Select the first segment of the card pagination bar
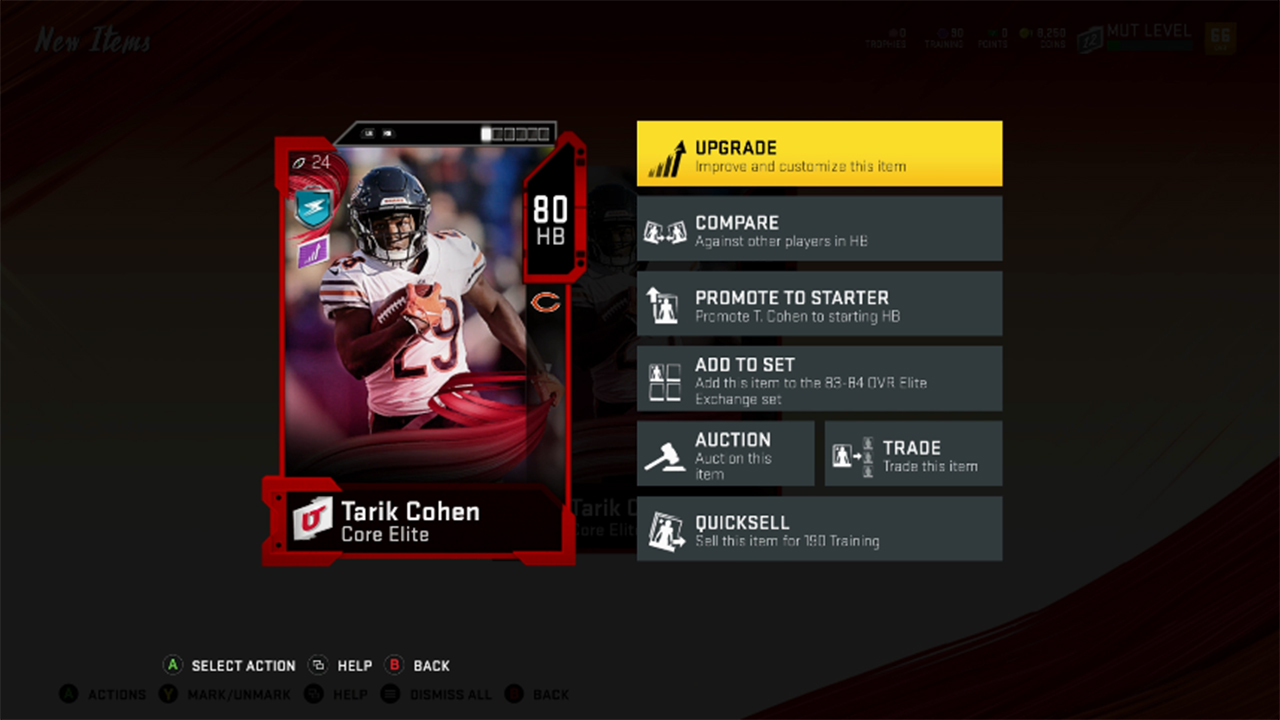The width and height of the screenshot is (1280, 720). 487,131
